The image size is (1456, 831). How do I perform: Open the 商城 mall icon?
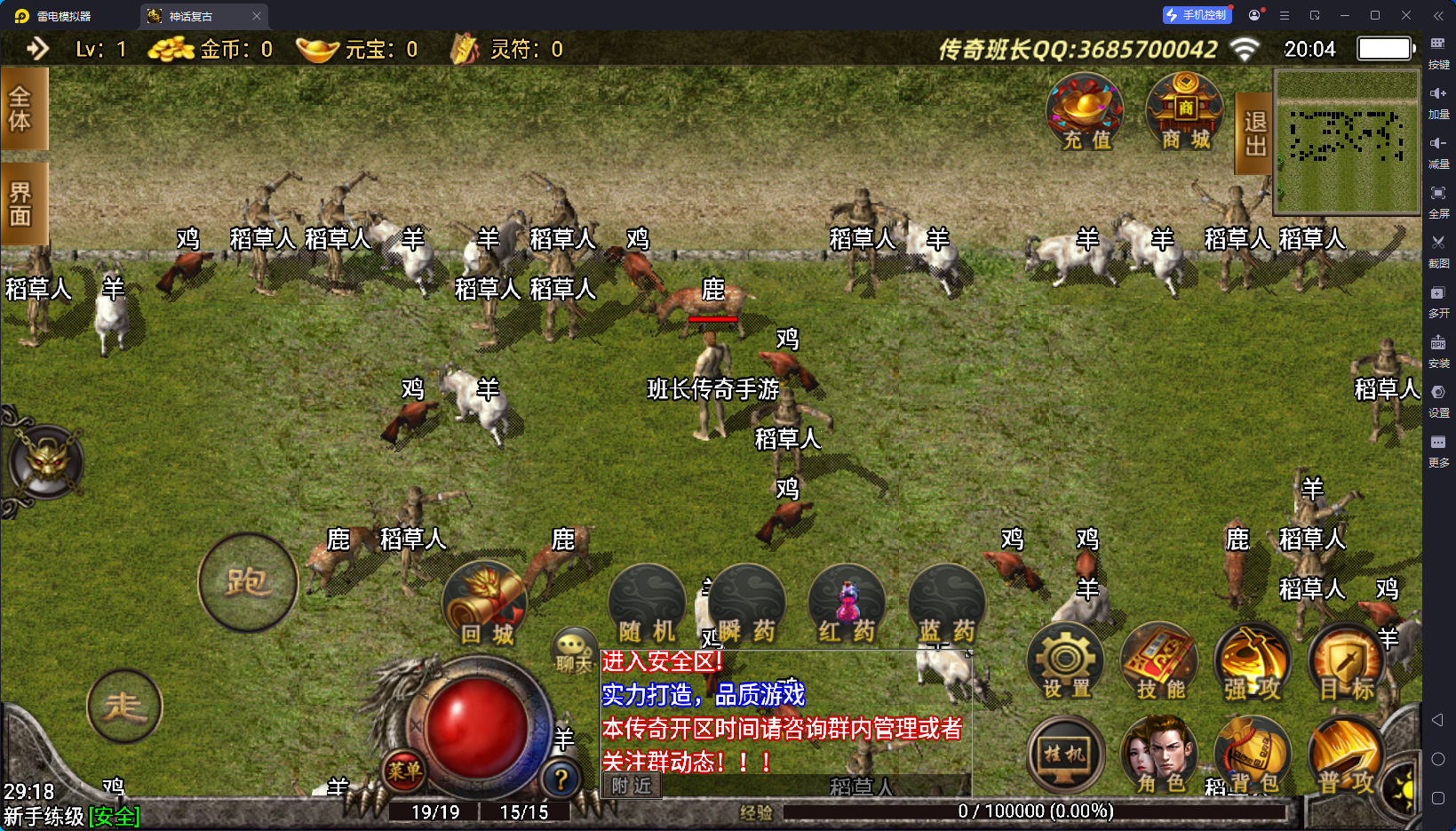(x=1185, y=113)
